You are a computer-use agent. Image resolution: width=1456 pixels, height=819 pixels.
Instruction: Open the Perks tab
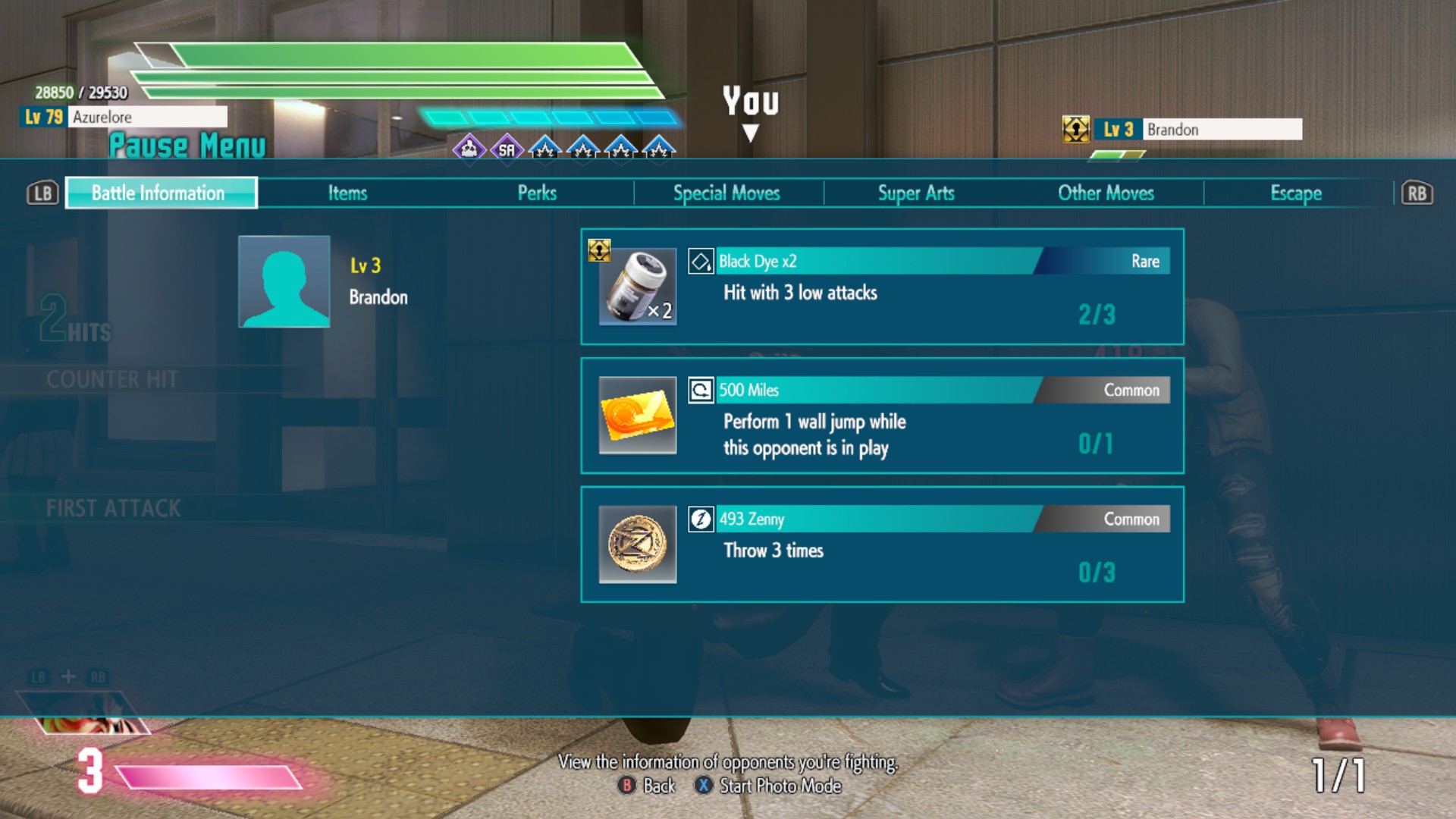point(537,193)
